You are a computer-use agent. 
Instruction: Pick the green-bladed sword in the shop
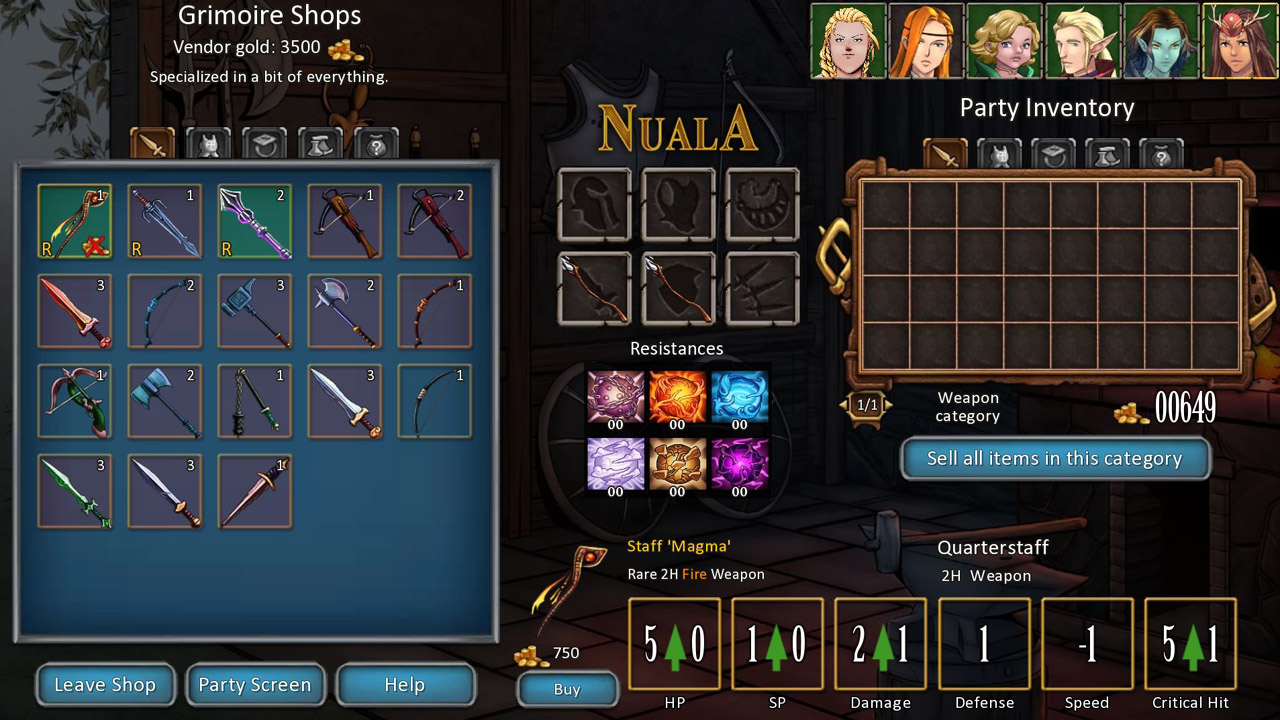(x=75, y=491)
